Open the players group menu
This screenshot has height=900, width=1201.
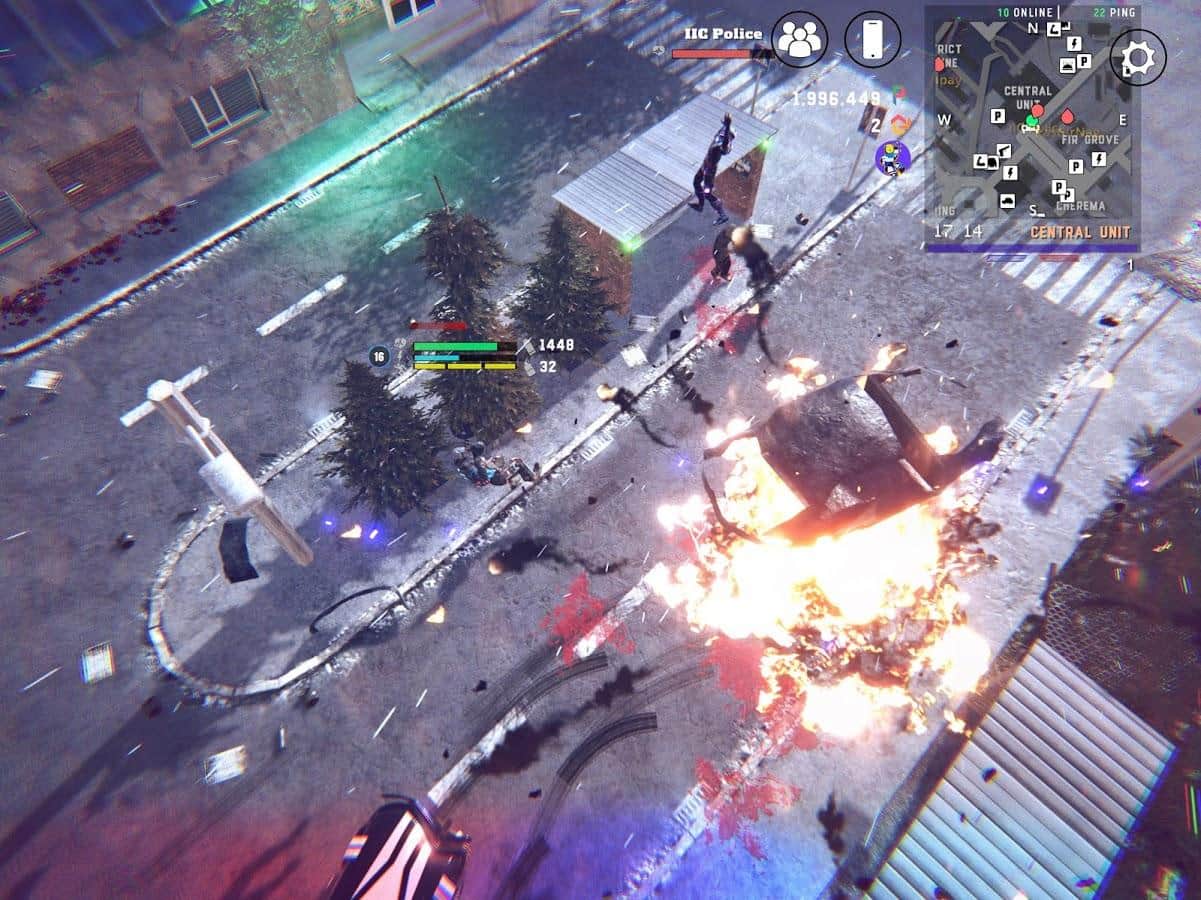click(x=799, y=39)
